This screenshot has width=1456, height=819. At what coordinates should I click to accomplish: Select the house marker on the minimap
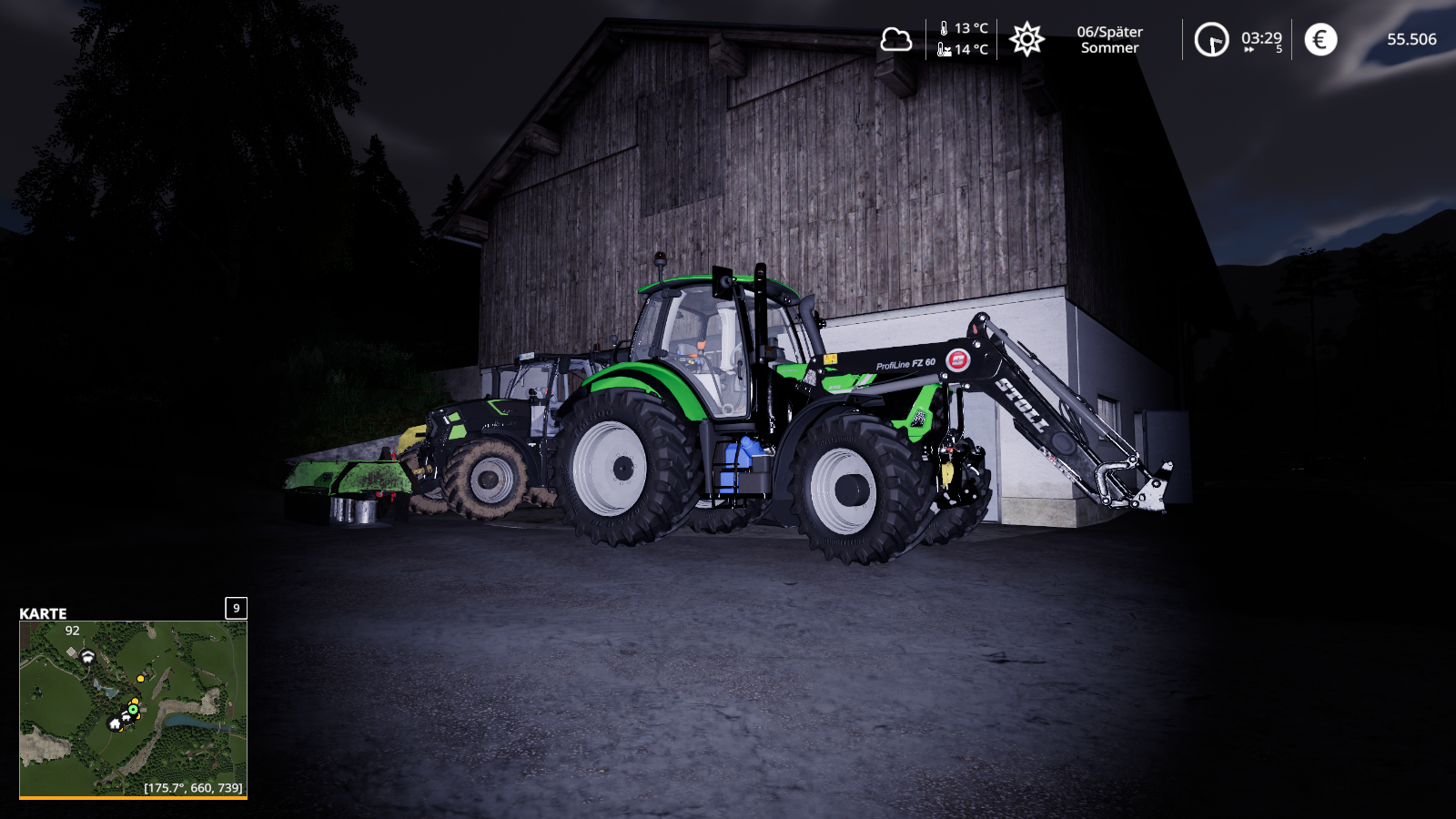pos(115,724)
